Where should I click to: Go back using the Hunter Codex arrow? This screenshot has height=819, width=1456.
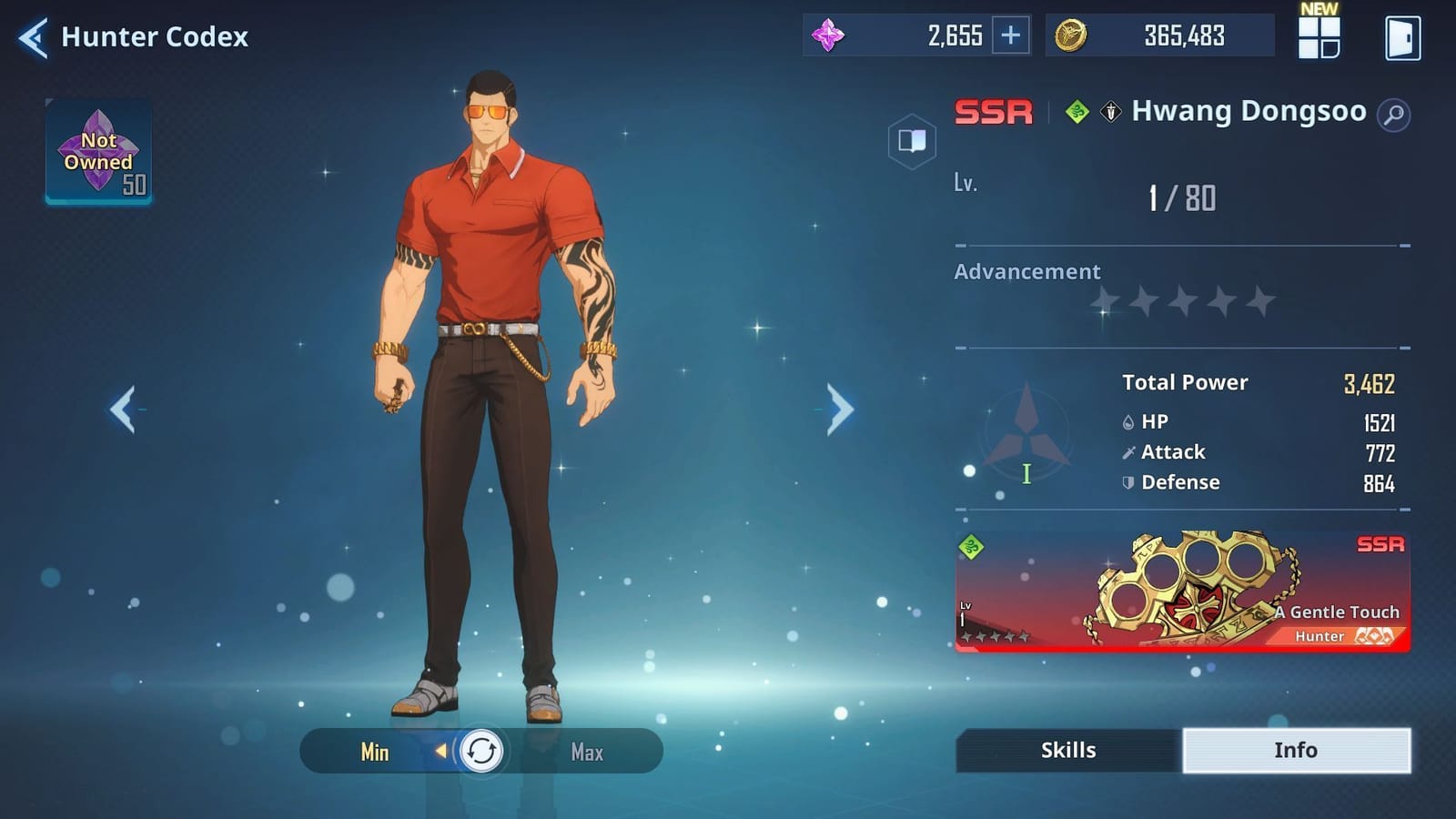click(x=30, y=36)
